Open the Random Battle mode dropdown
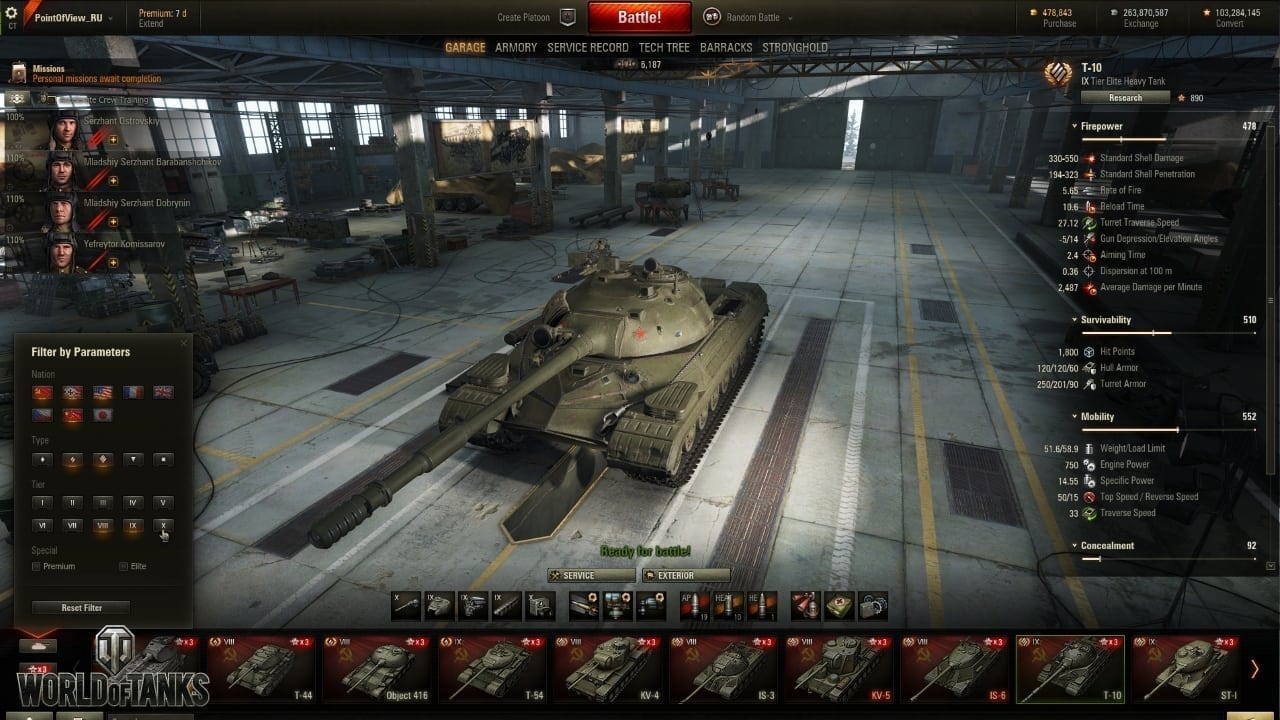 (x=750, y=17)
